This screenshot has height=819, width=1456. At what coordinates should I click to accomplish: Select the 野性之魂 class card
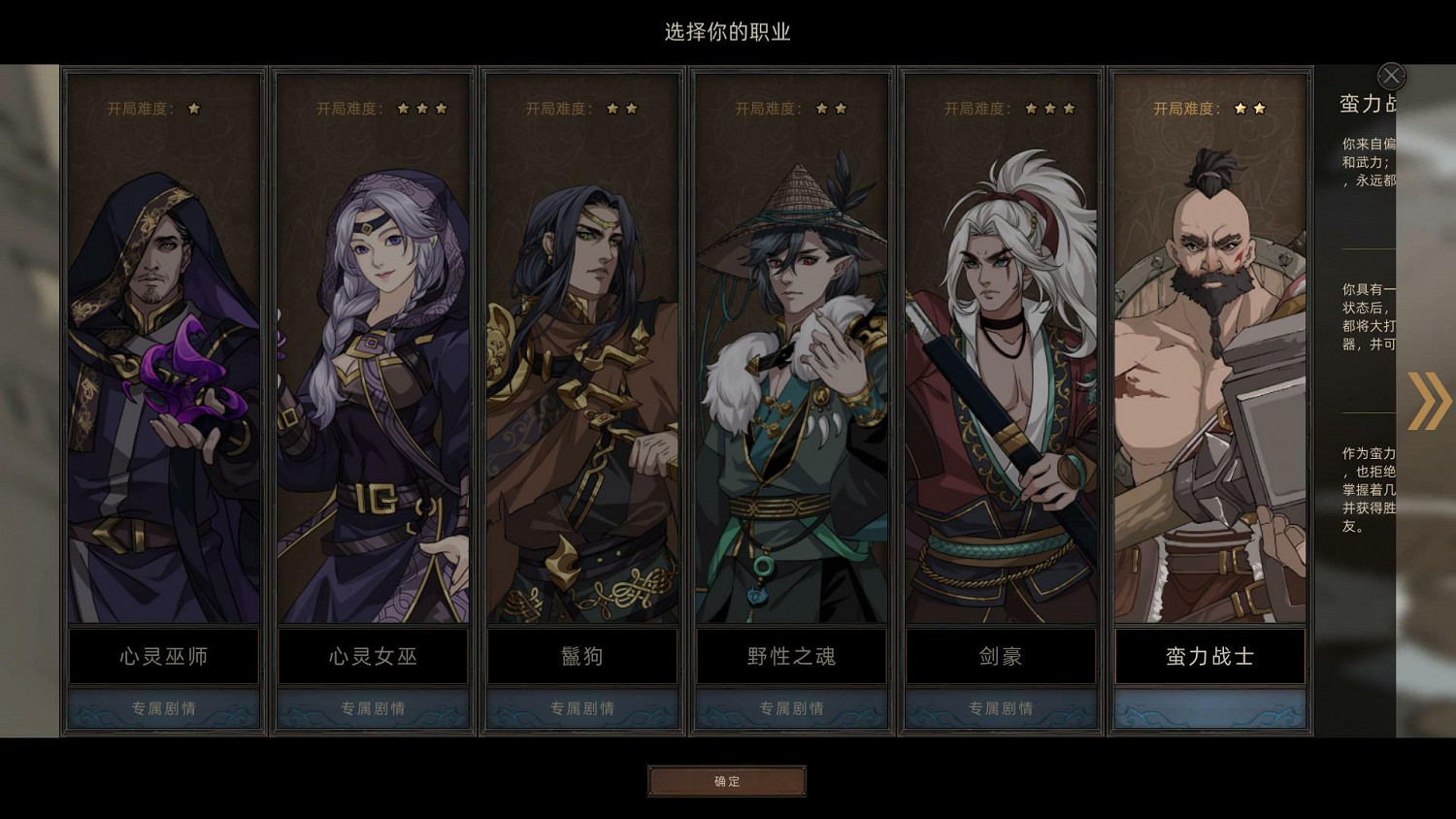790,388
